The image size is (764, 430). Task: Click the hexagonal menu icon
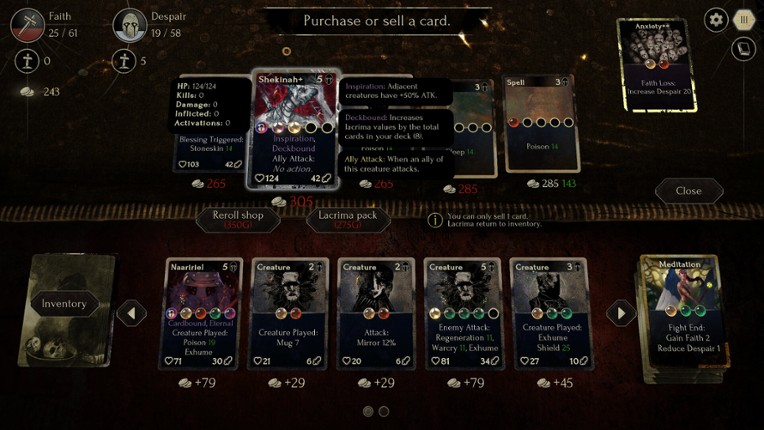click(x=743, y=19)
